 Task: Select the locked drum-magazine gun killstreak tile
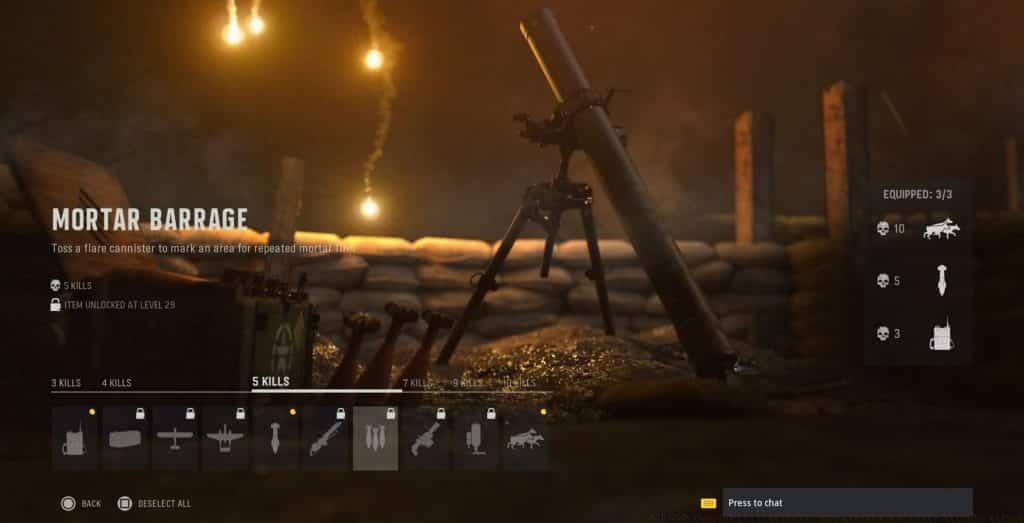(x=425, y=438)
